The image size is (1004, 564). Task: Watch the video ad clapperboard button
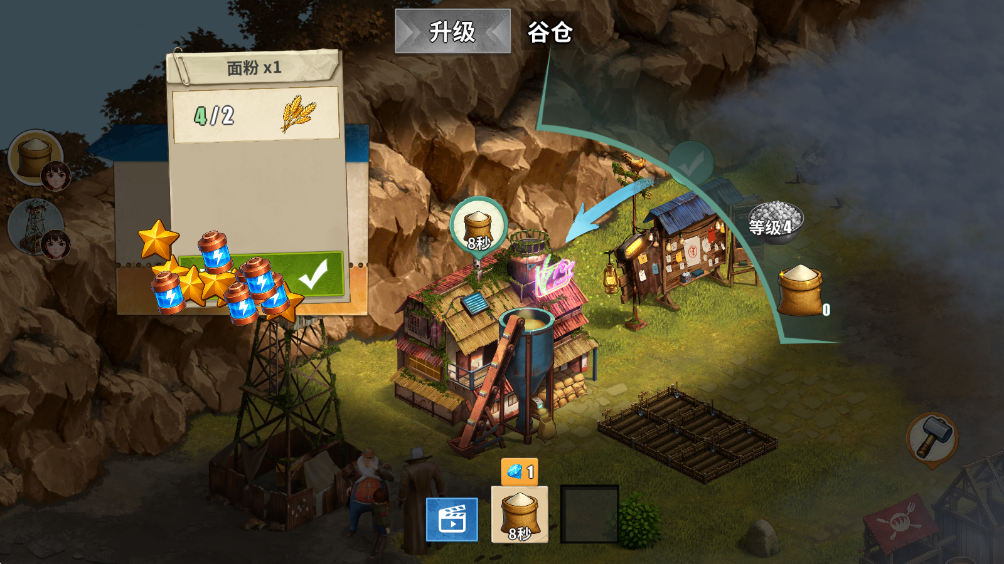click(451, 518)
